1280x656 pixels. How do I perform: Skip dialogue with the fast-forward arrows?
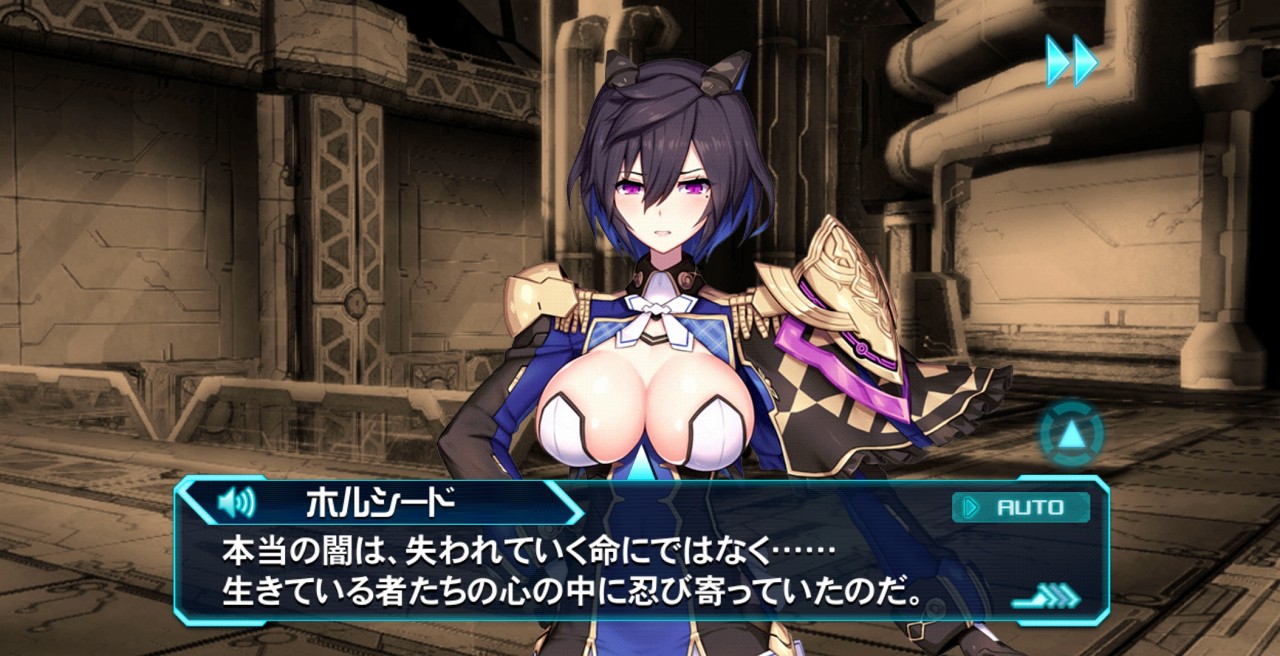coord(1071,60)
